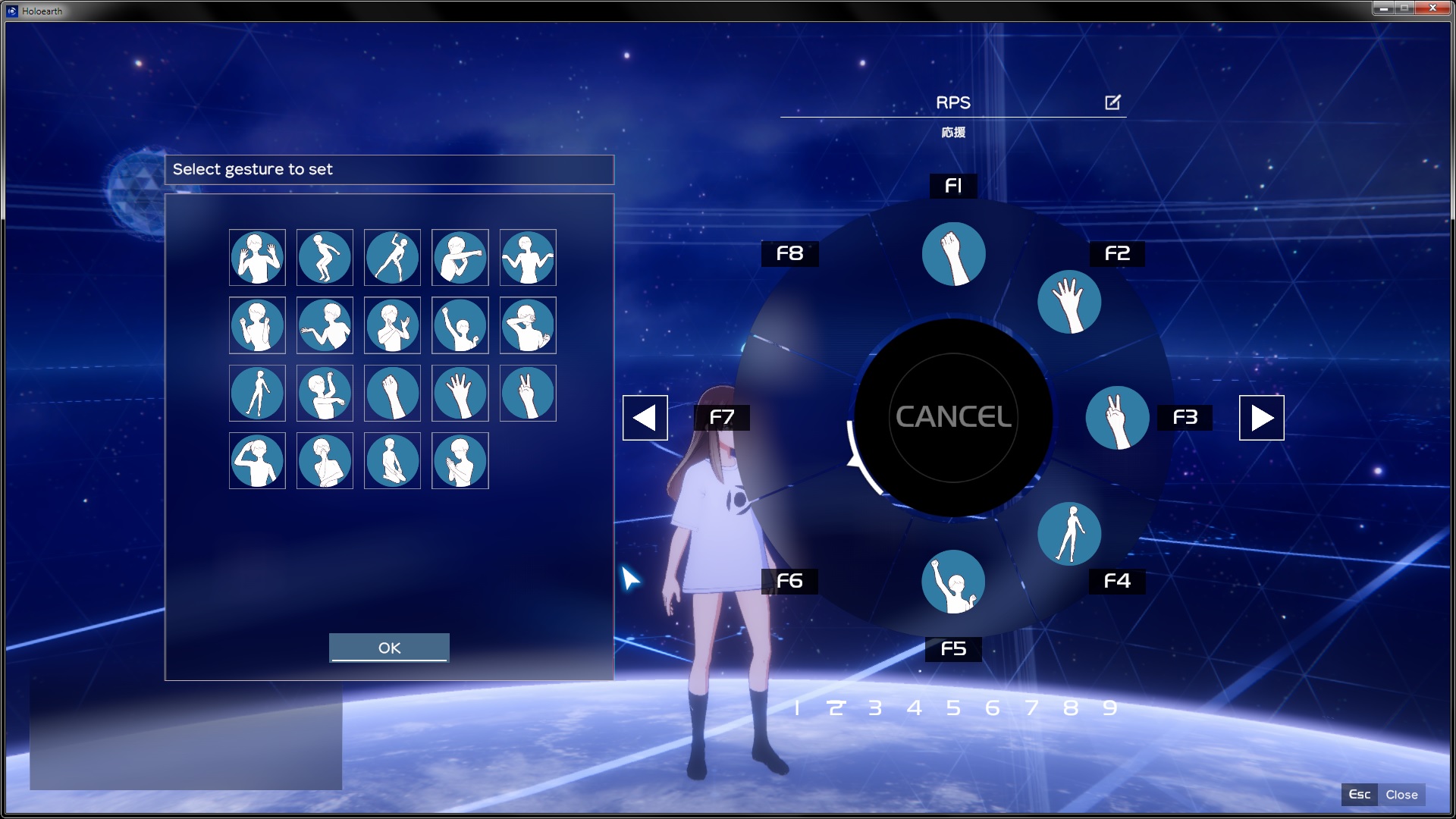Screen dimensions: 1456x819
Task: Click CANCEL in the wheel center
Action: click(953, 417)
